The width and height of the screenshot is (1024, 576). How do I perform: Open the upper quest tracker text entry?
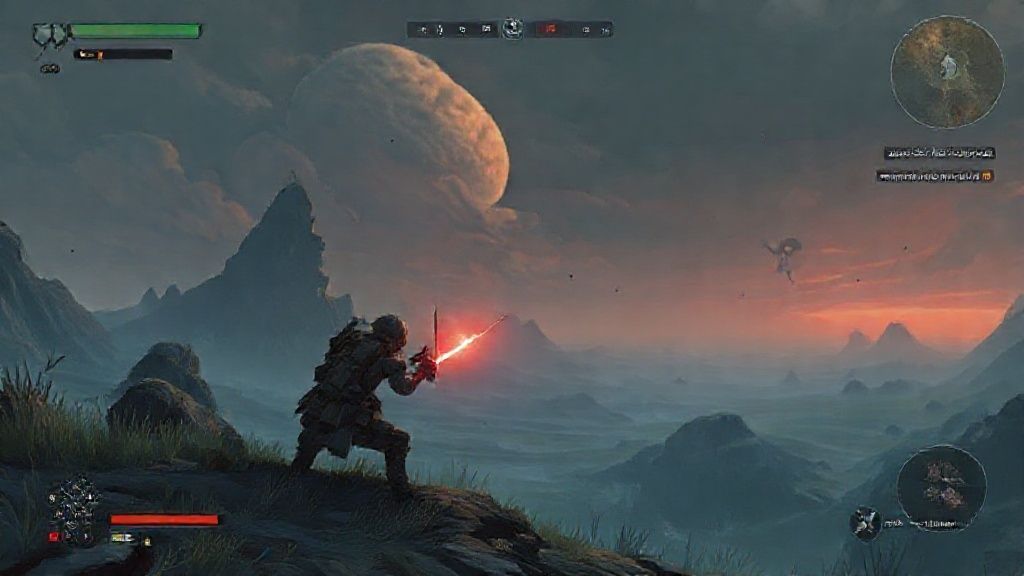(939, 153)
